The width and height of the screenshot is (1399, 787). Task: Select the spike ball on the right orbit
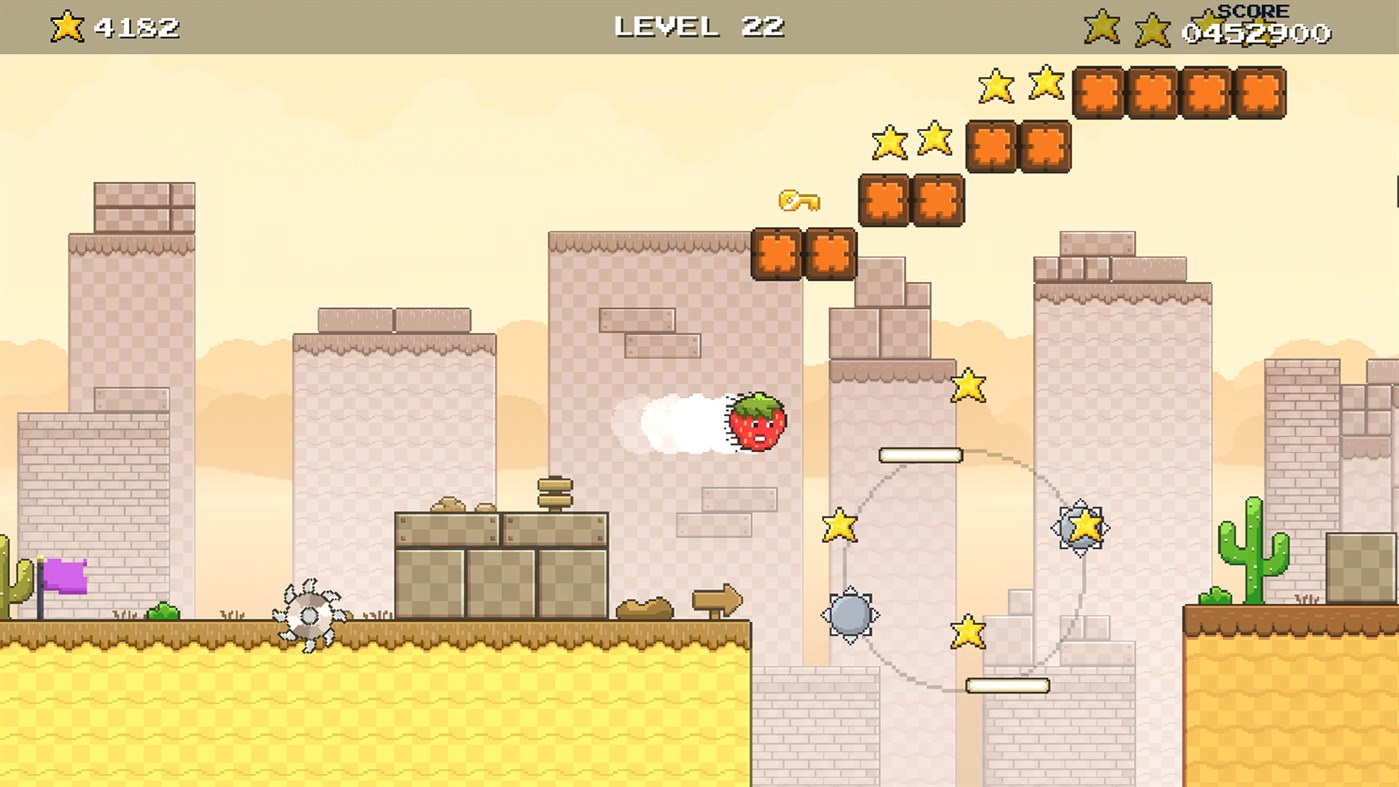pyautogui.click(x=1079, y=527)
